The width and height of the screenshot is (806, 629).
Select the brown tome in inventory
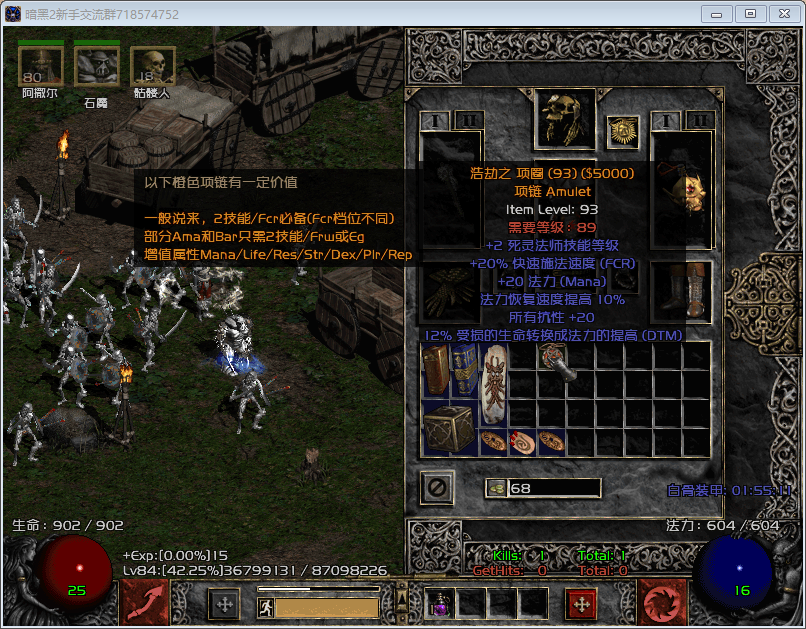point(438,371)
